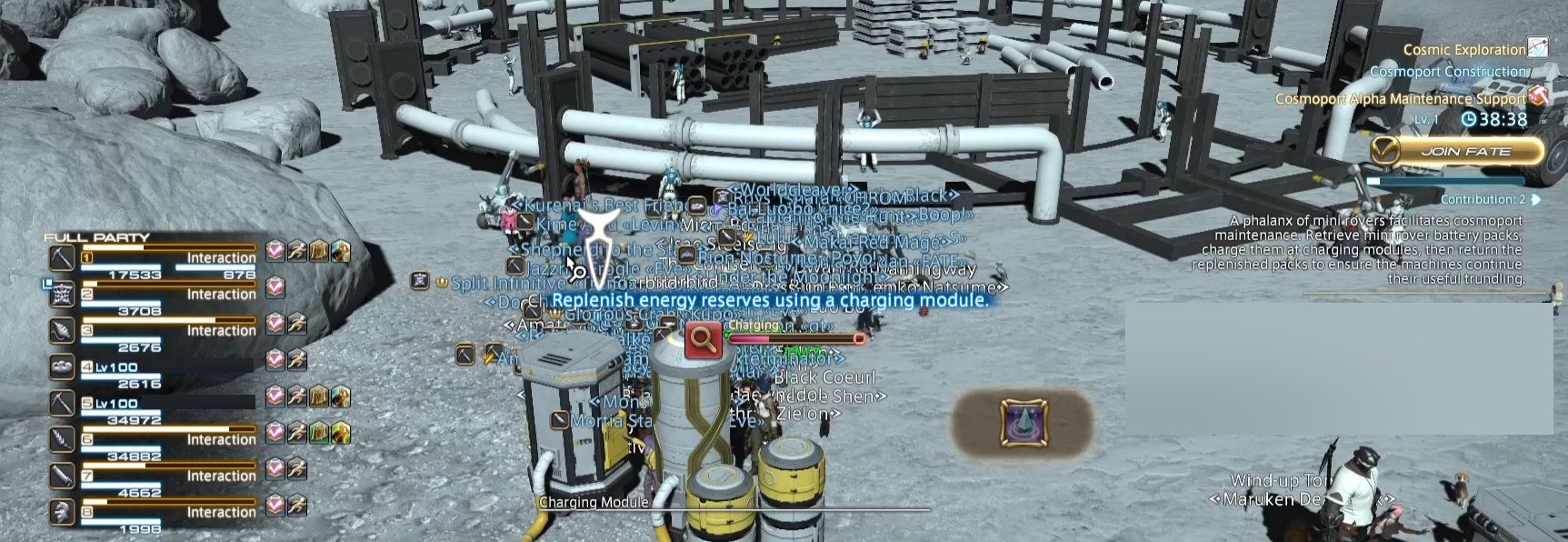Select Cosmoport Alpha Maintenance Support objective
The height and width of the screenshot is (542, 1568).
click(x=1400, y=98)
